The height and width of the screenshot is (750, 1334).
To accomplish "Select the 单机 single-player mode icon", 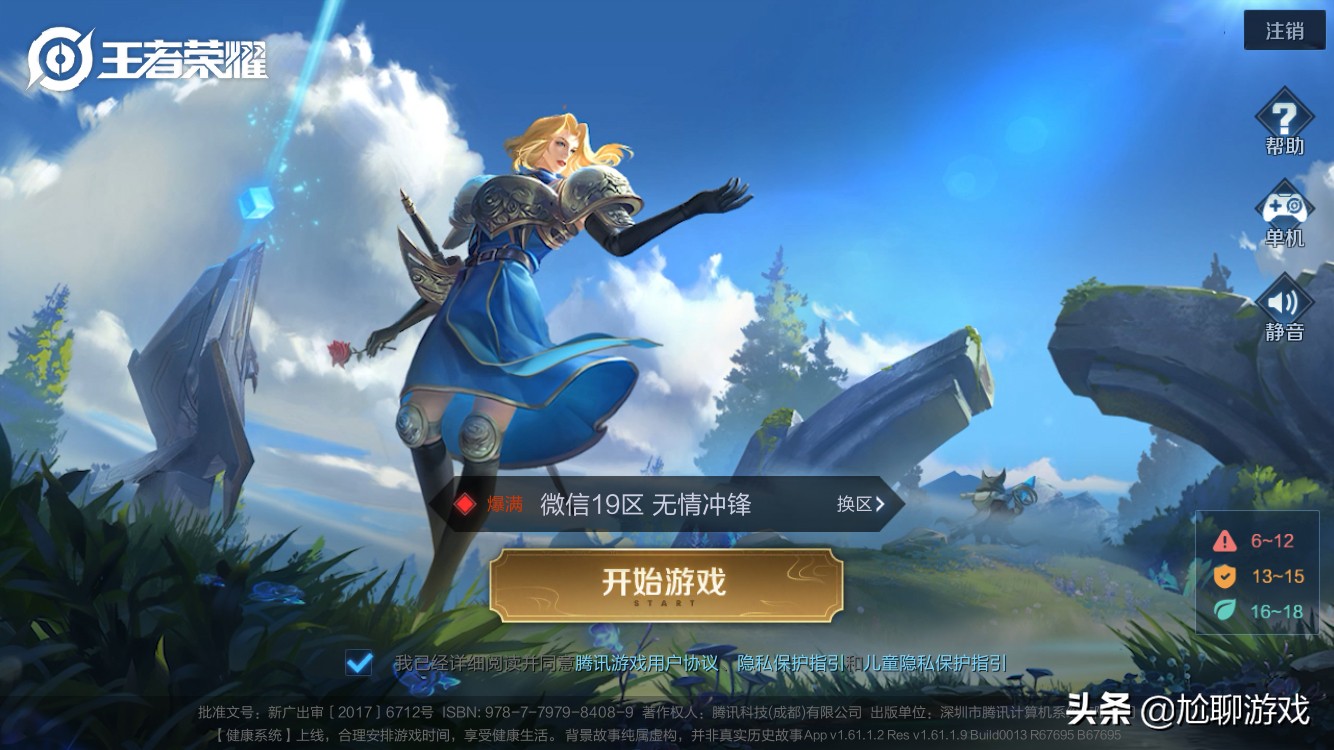I will point(1285,212).
